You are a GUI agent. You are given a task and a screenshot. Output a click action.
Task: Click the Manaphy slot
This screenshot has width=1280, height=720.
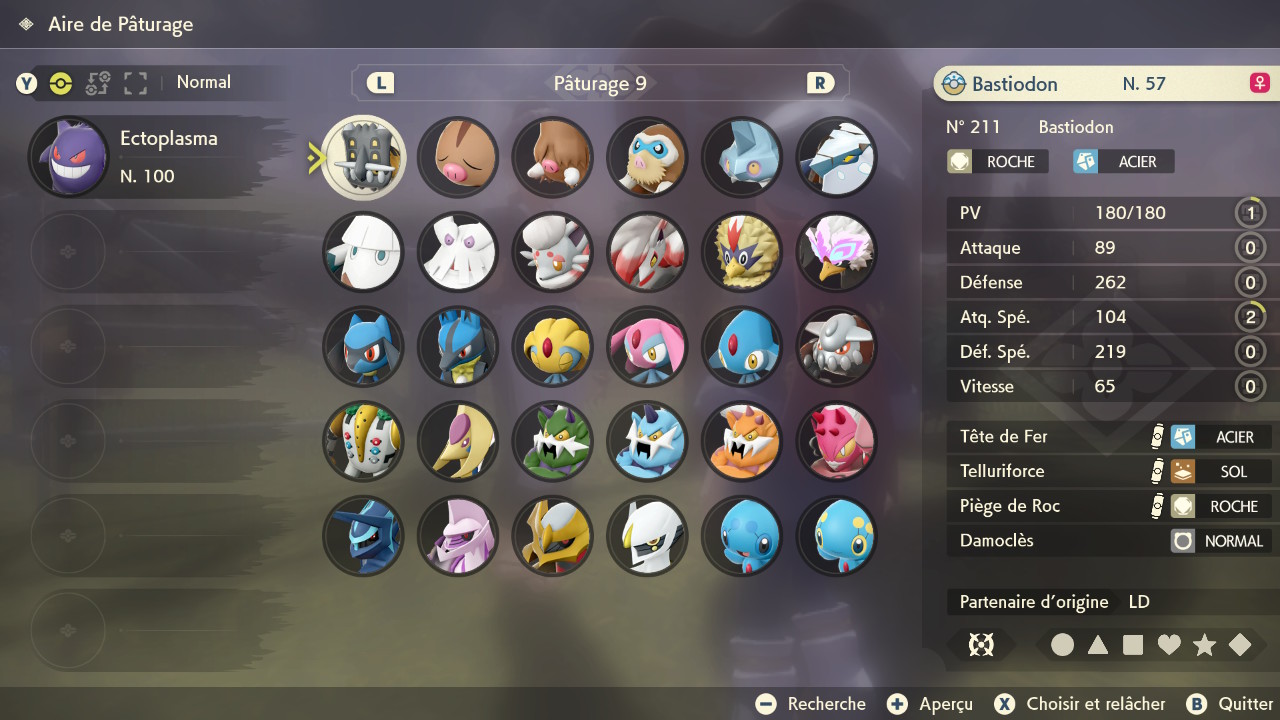837,537
